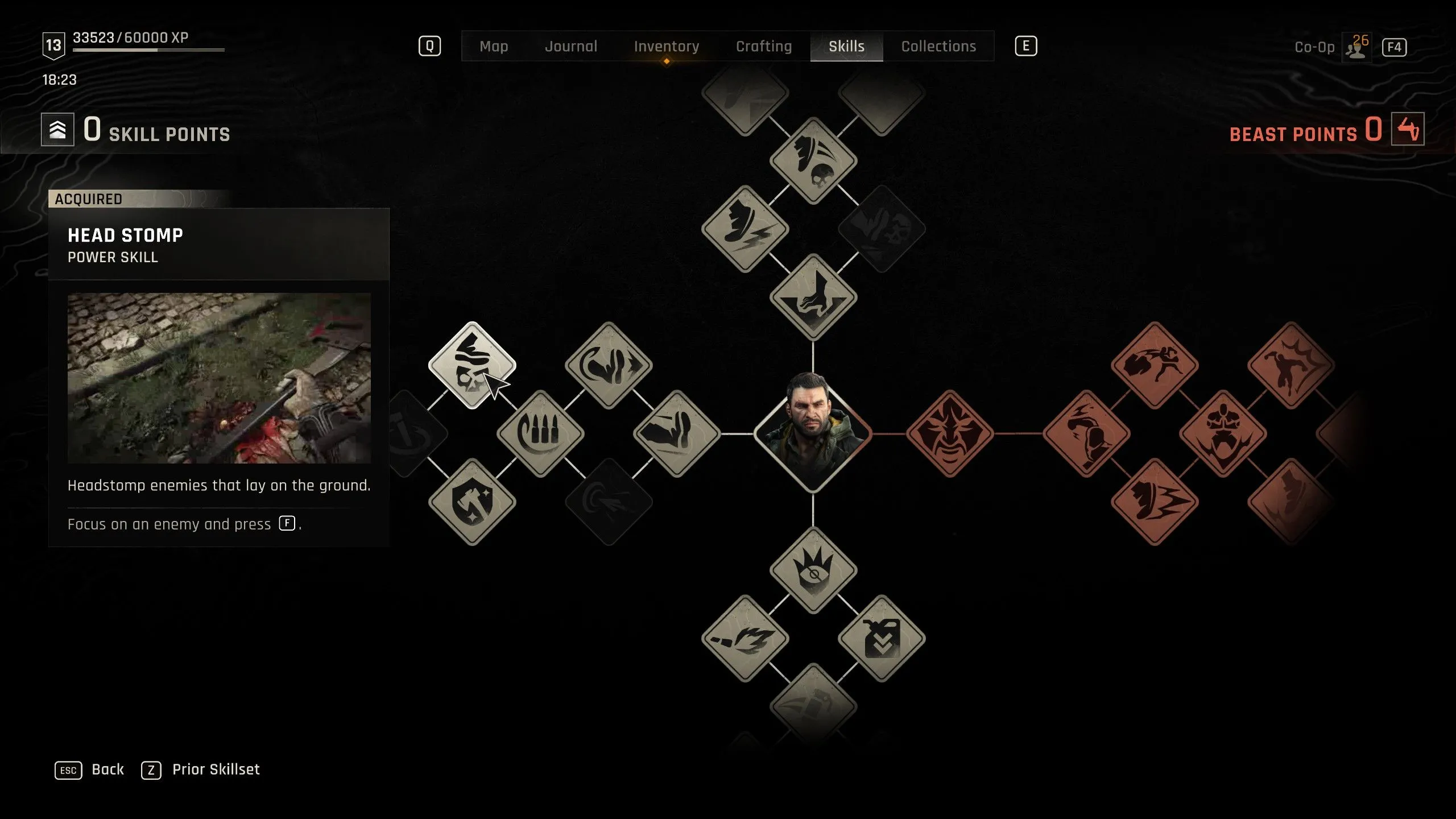Open the Inventory tab
The width and height of the screenshot is (1456, 819).
[667, 46]
